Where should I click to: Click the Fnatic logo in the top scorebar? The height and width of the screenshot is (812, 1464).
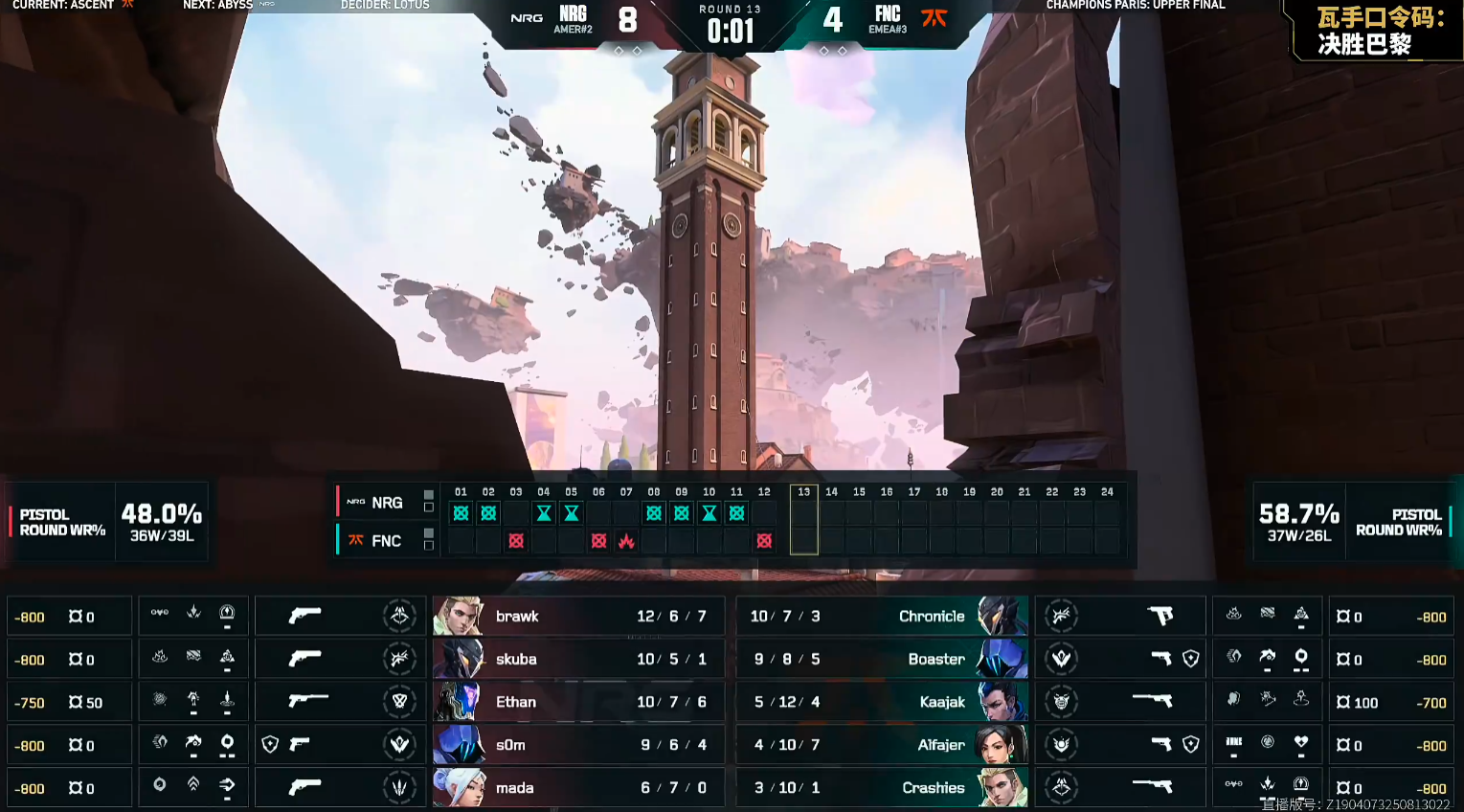click(934, 17)
